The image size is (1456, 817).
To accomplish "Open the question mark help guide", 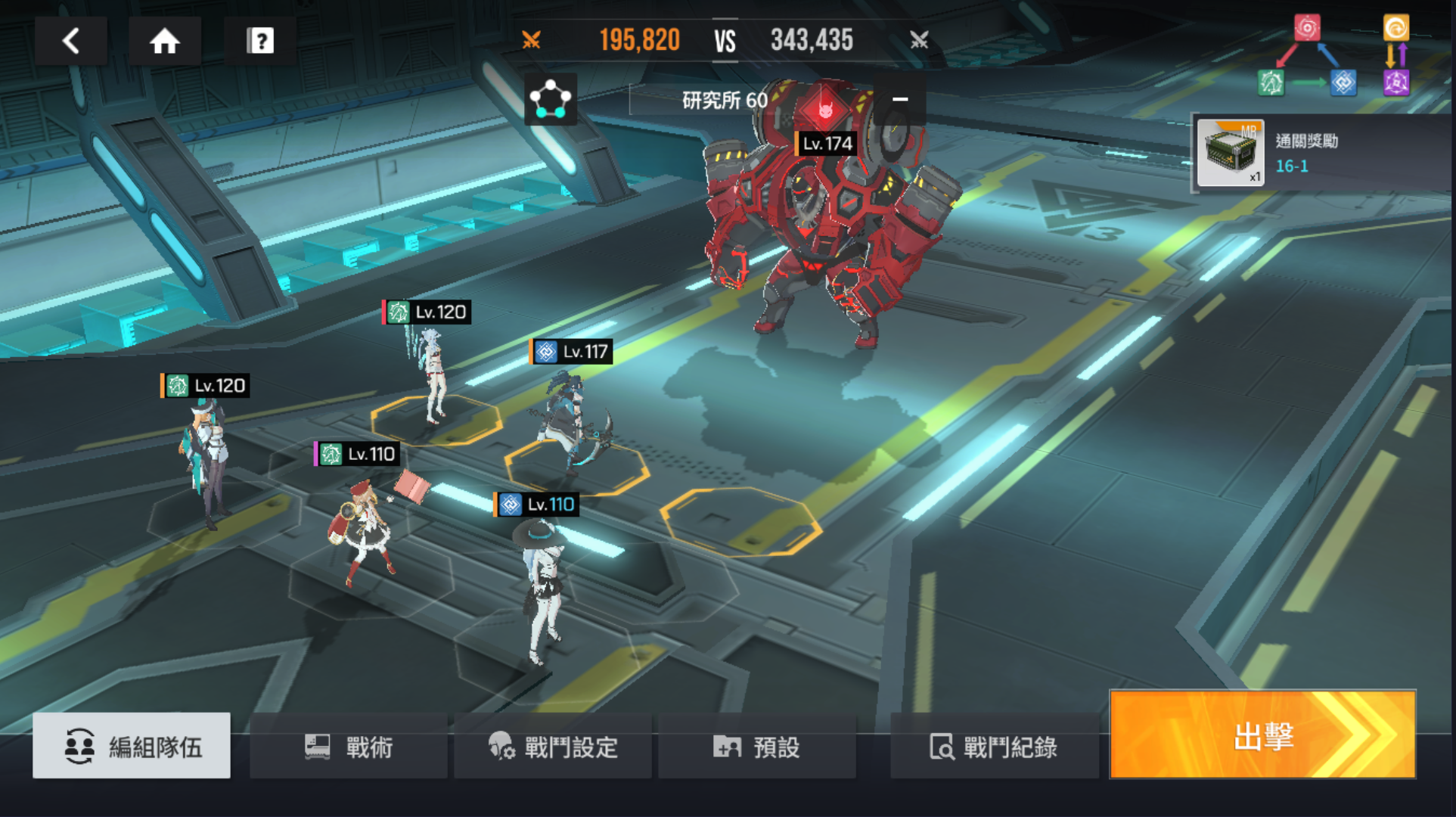I will pos(259,41).
